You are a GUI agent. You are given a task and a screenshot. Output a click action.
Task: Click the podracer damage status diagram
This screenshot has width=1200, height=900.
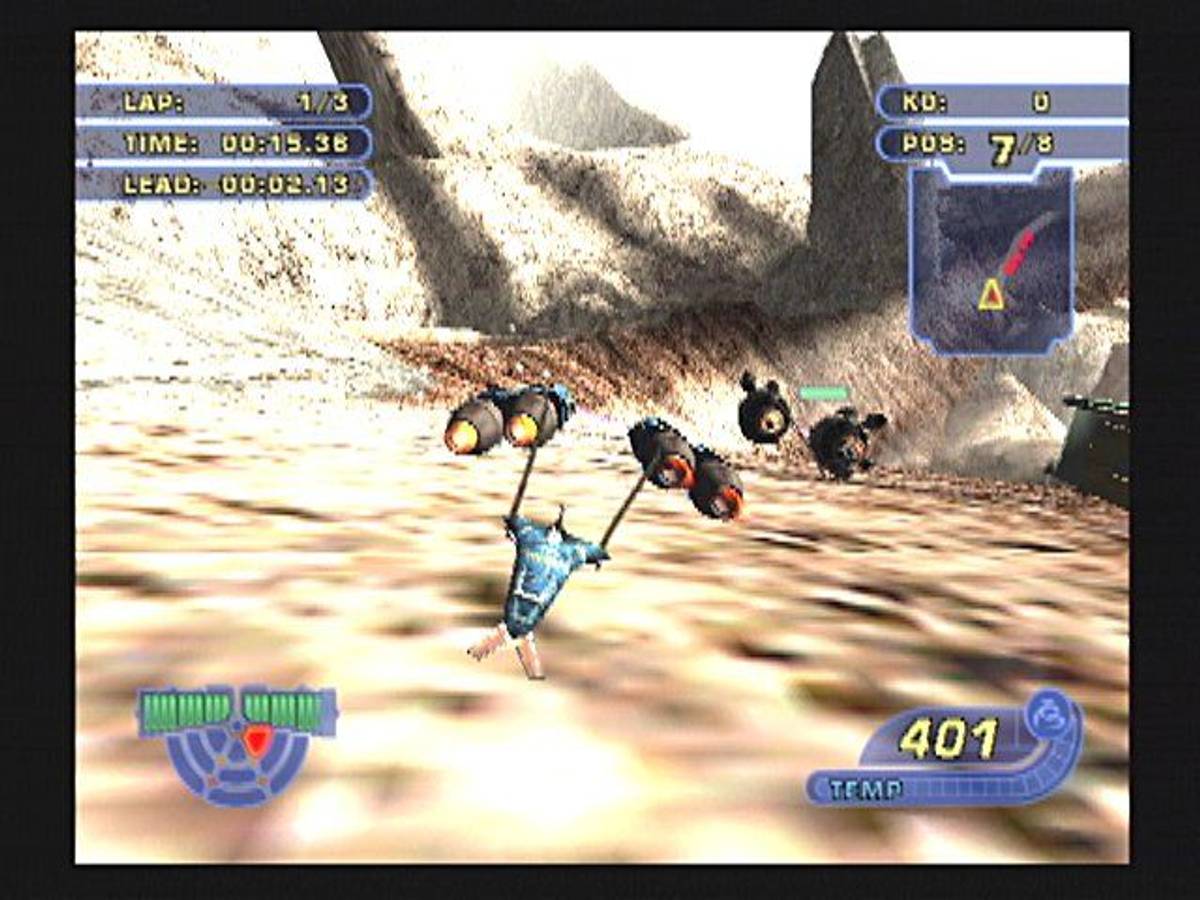[238, 745]
